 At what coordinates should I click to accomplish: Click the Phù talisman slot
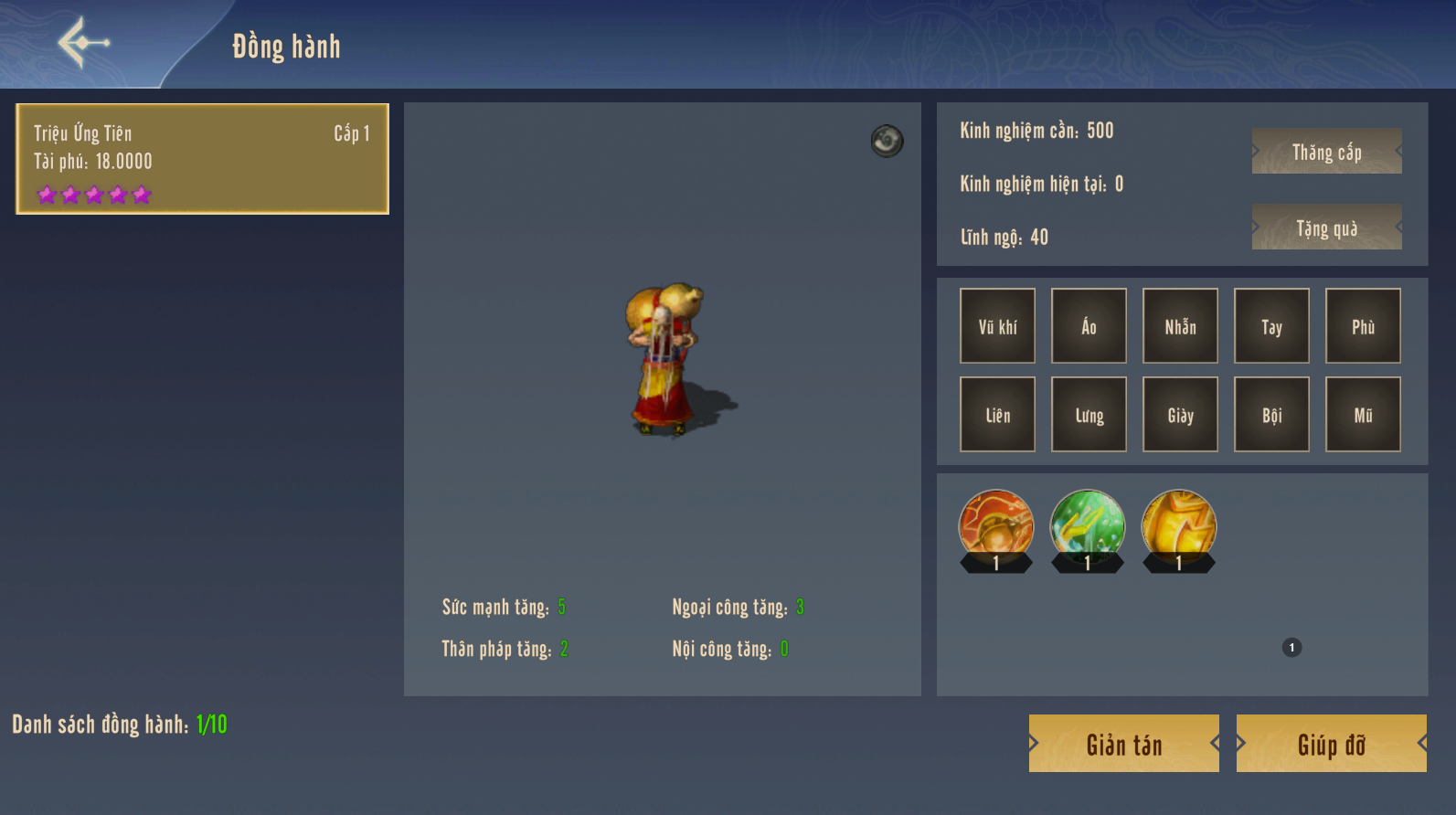coord(1363,326)
